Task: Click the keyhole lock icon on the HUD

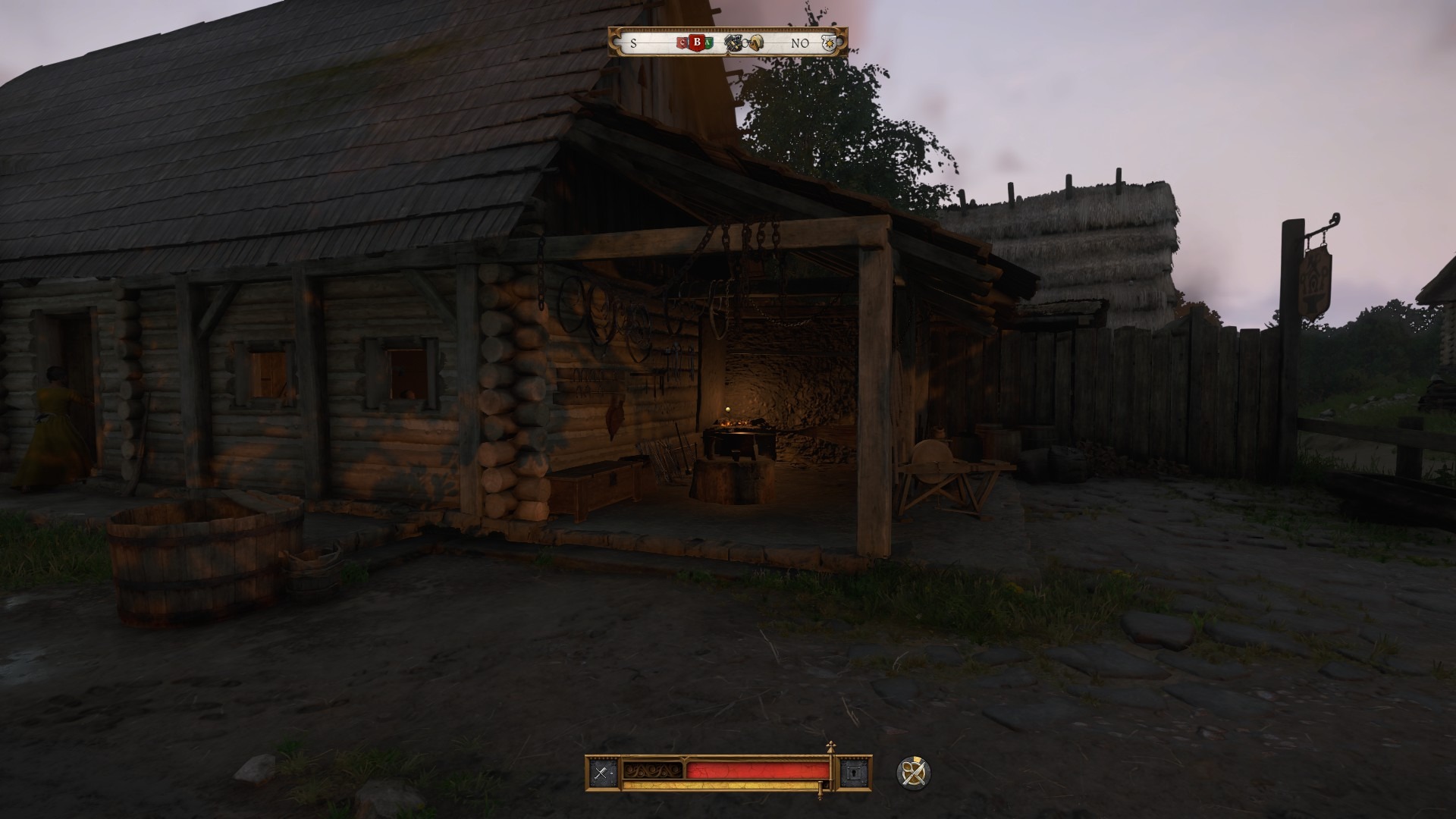Action: pos(856,772)
